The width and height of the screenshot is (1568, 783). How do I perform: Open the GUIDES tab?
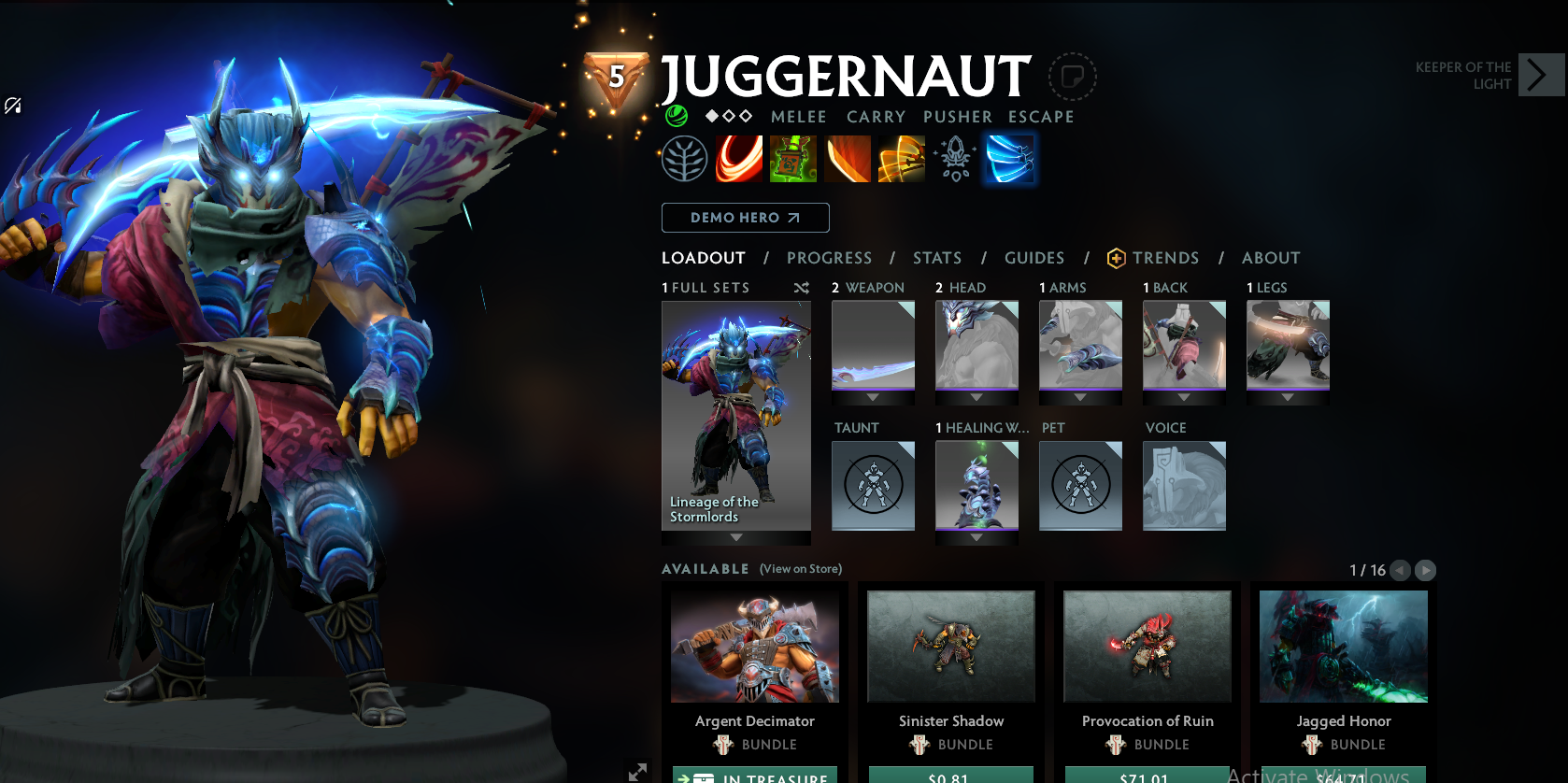point(1034,258)
